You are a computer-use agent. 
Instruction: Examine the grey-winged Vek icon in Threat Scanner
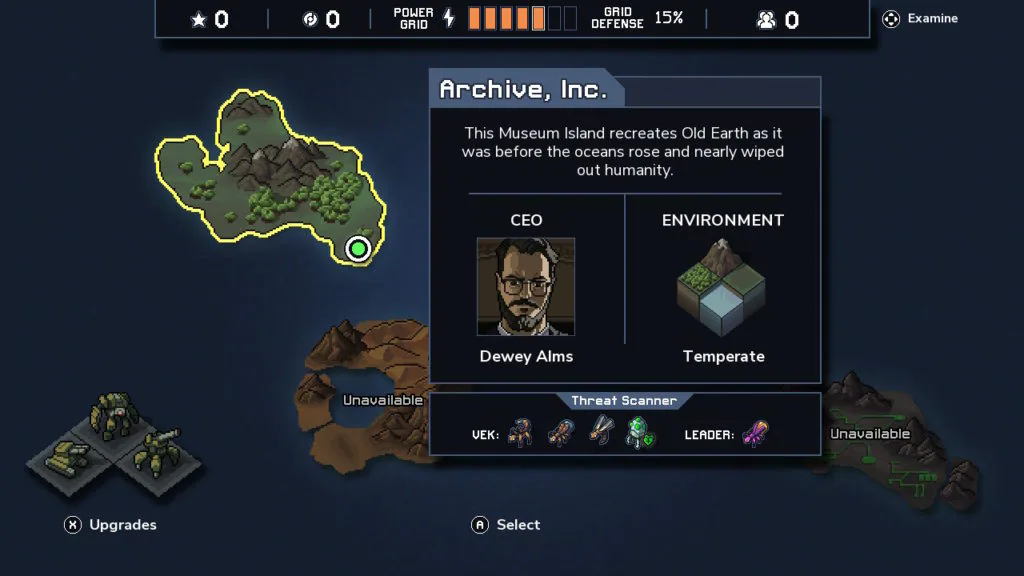(x=599, y=433)
